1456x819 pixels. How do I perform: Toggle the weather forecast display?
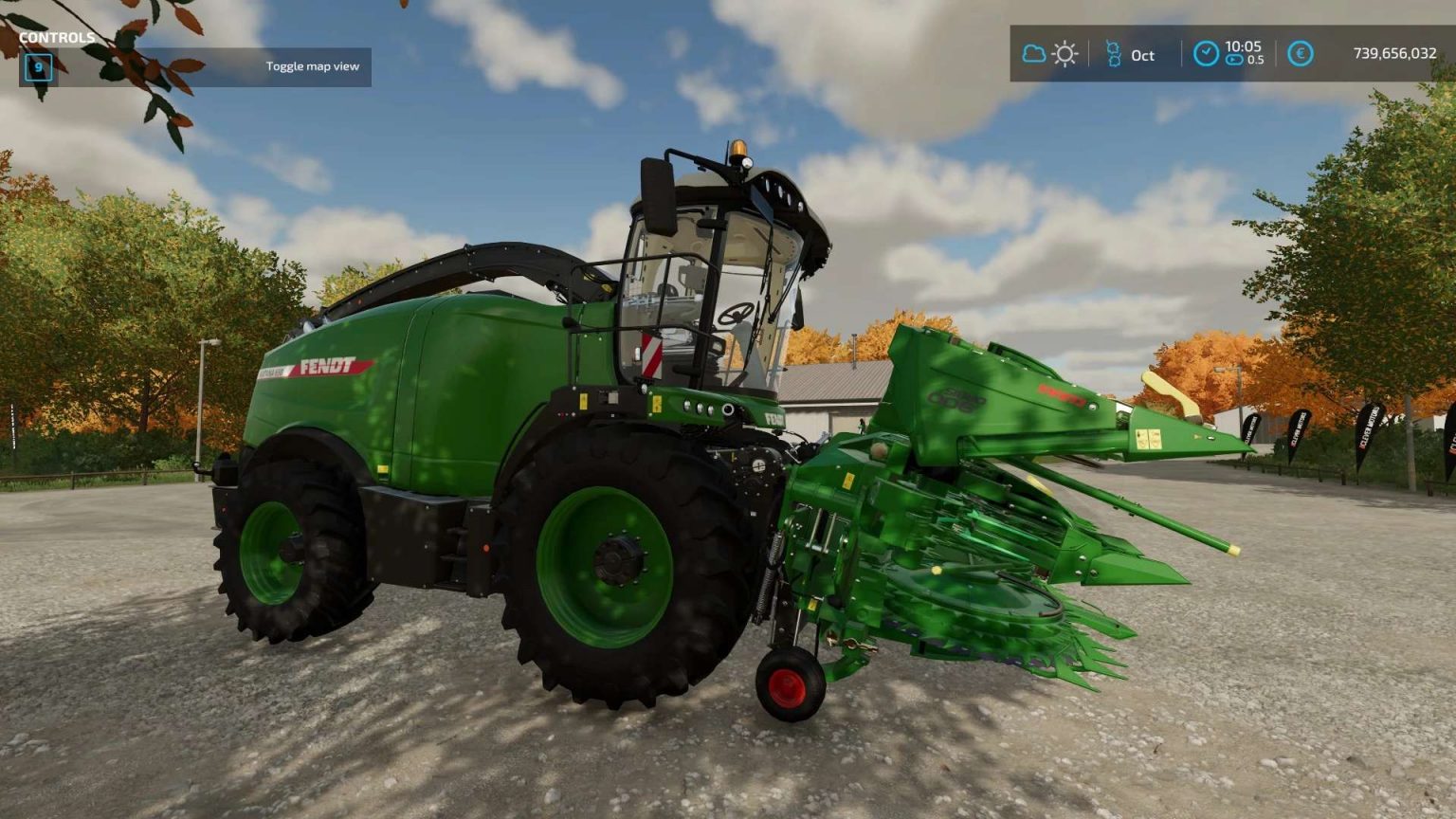(1048, 55)
